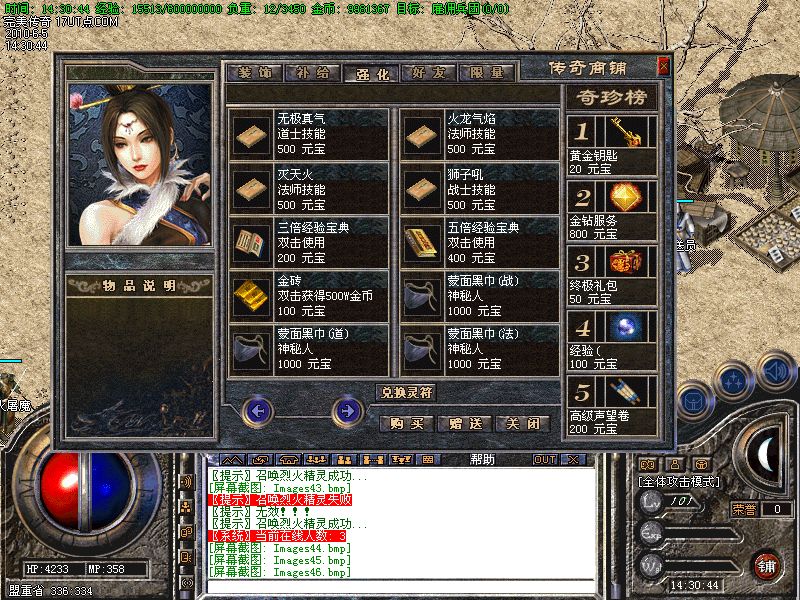
Task: Toggle the round 铺 shop button
Action: 766,565
